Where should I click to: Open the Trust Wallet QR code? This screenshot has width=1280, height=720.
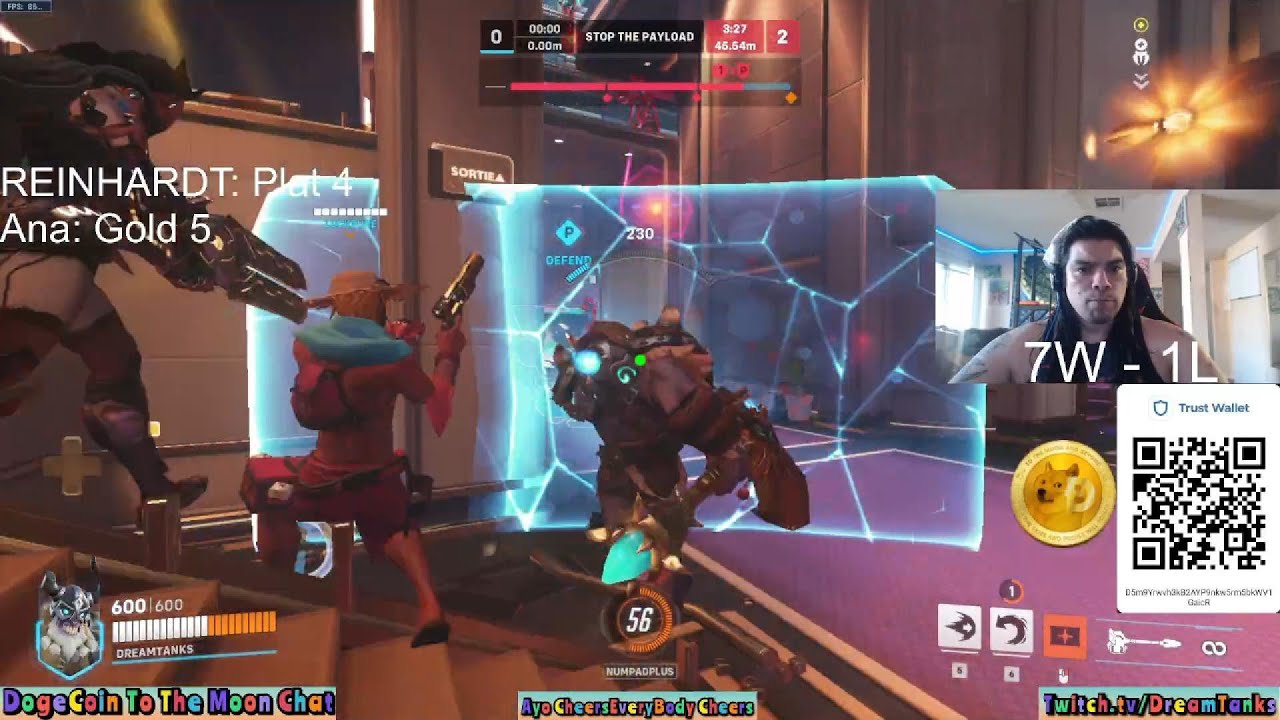[1198, 503]
